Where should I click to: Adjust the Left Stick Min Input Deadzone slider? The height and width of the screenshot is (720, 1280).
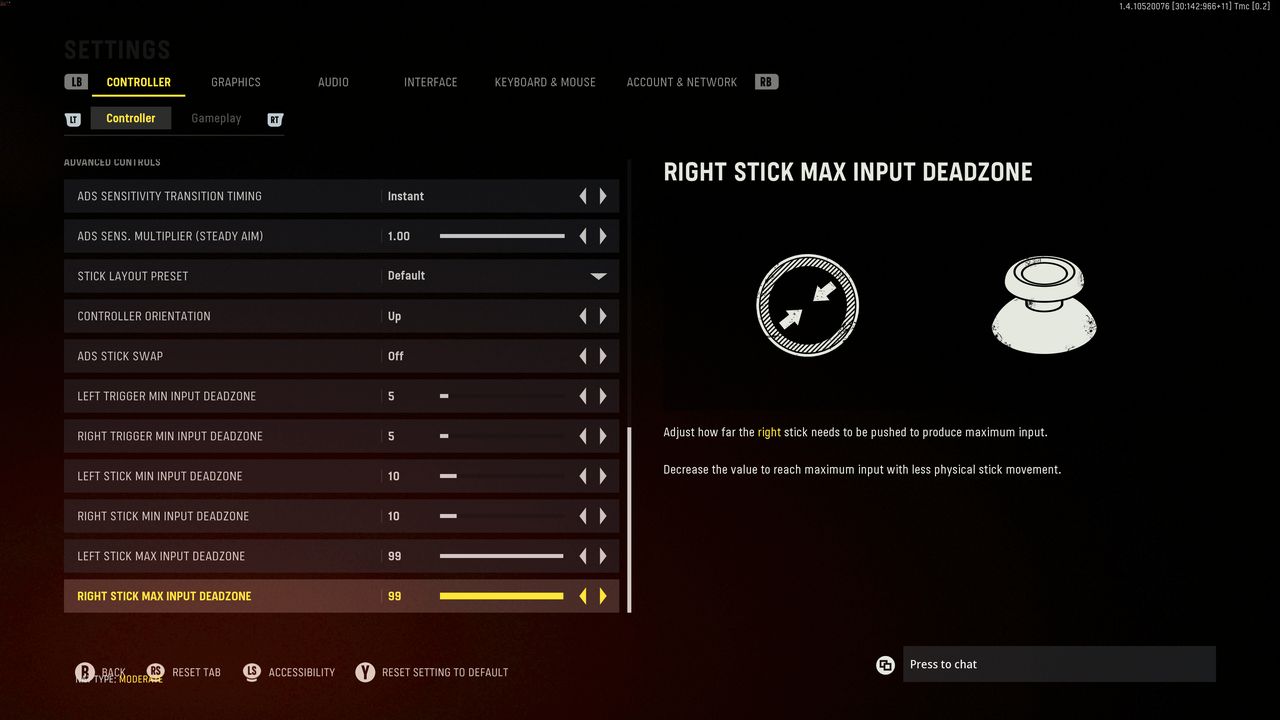502,476
